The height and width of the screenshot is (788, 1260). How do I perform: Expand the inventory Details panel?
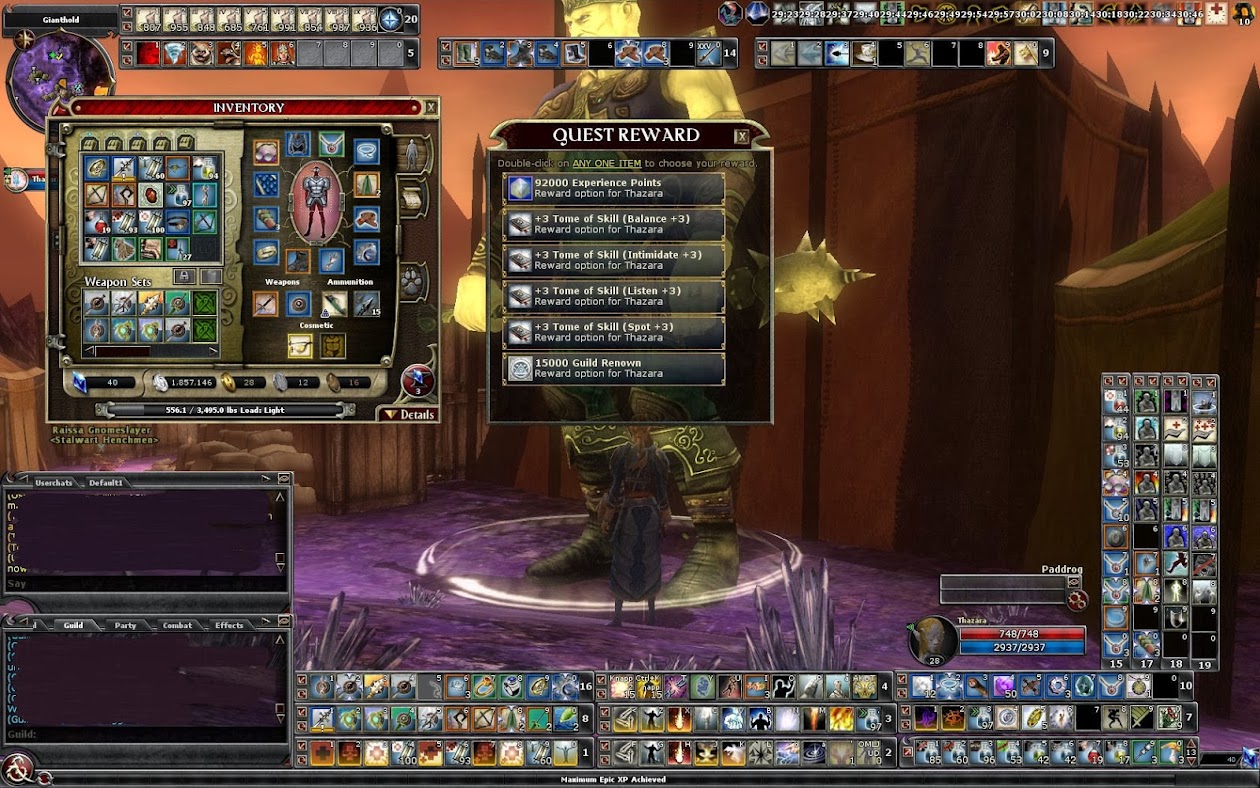(x=409, y=414)
